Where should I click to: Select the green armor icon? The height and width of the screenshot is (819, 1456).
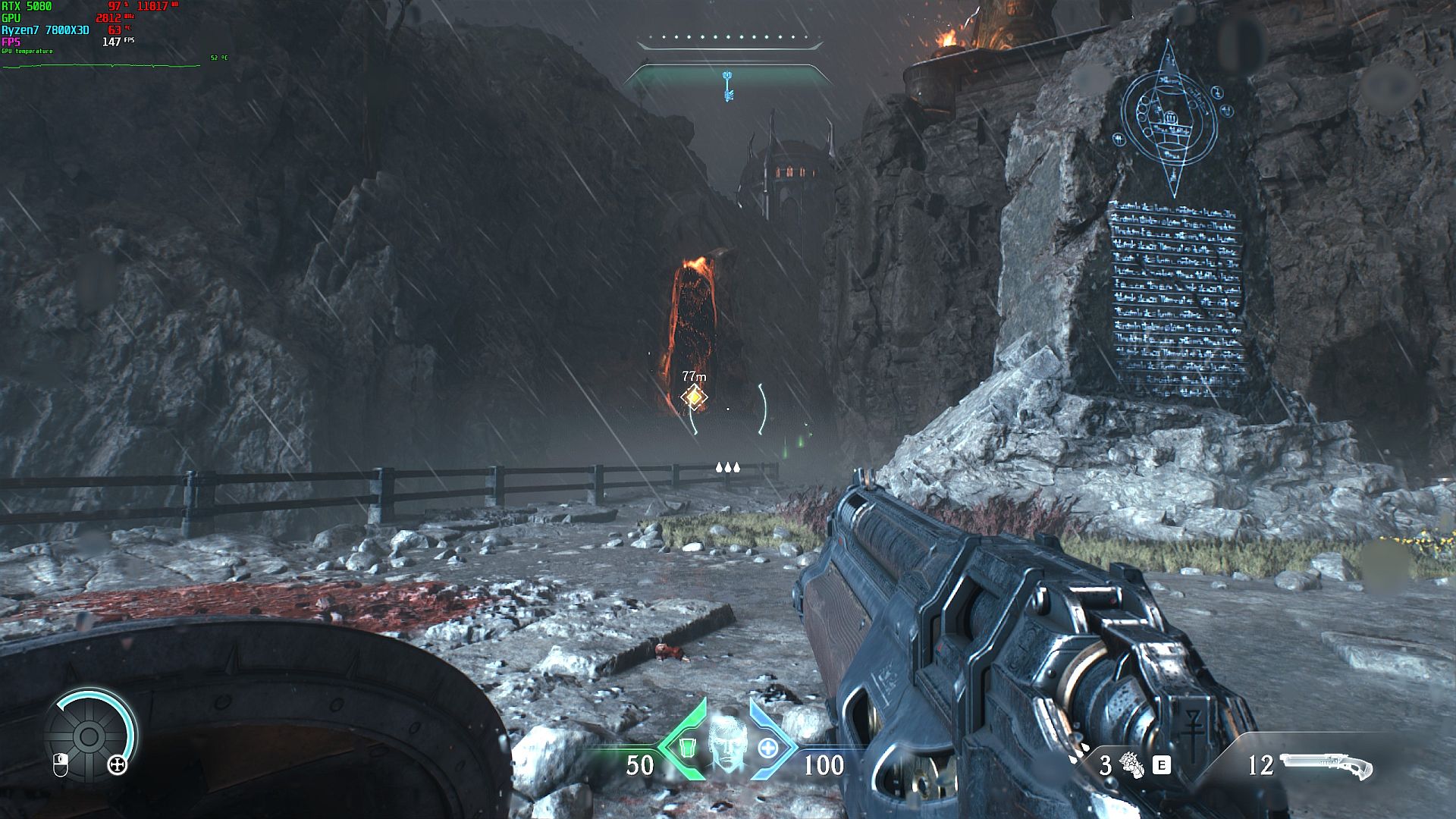click(686, 748)
